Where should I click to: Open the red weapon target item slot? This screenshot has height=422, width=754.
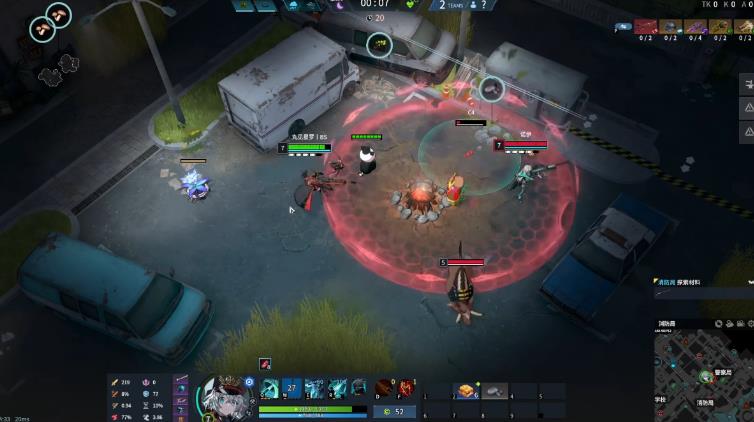pyautogui.click(x=647, y=27)
